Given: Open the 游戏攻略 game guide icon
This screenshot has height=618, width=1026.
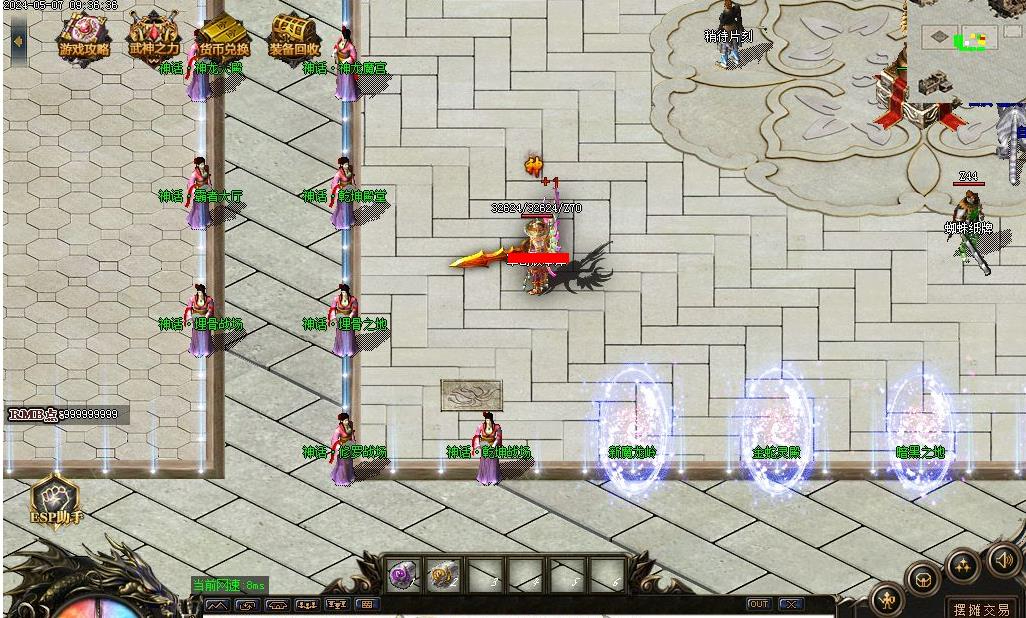Looking at the screenshot, I should pyautogui.click(x=84, y=37).
